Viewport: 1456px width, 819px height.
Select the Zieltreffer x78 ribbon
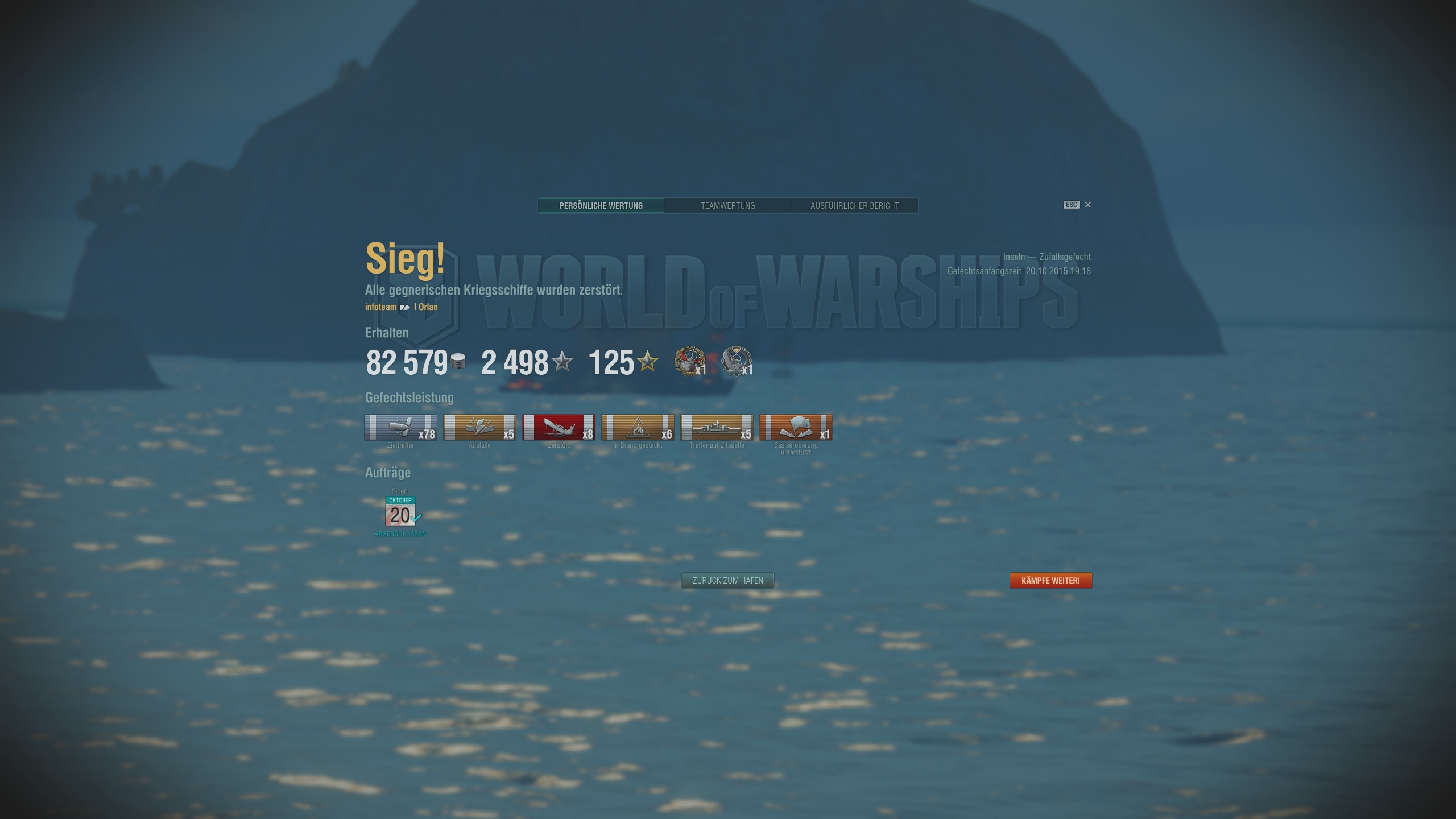pyautogui.click(x=402, y=428)
